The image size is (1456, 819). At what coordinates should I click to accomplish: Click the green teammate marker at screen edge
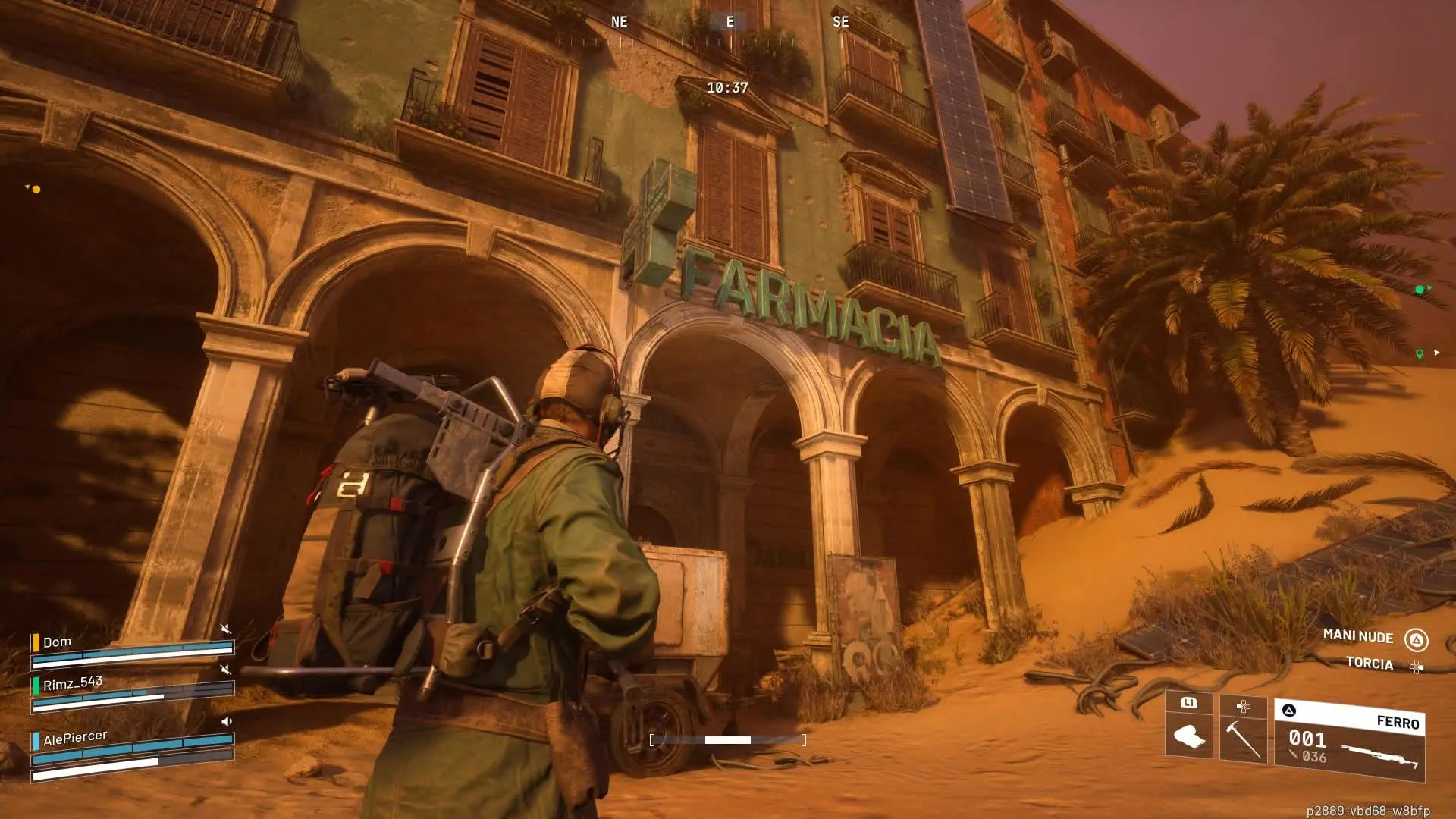tap(1420, 290)
